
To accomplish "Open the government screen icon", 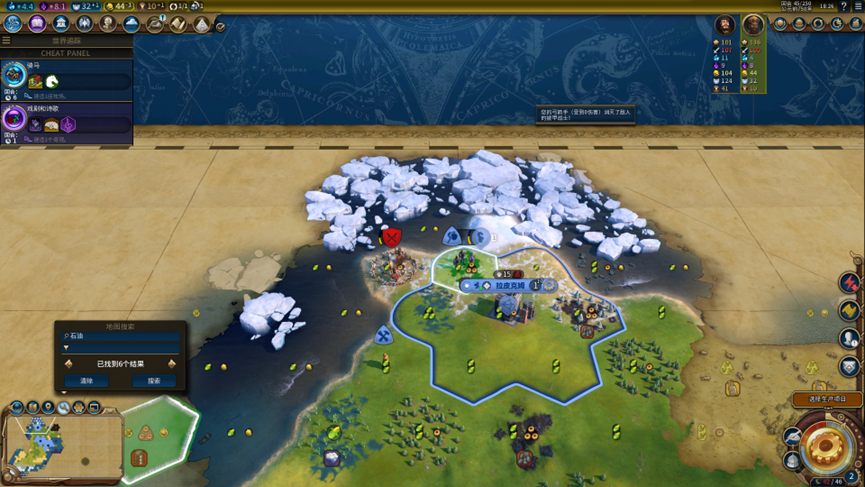I will 61,24.
